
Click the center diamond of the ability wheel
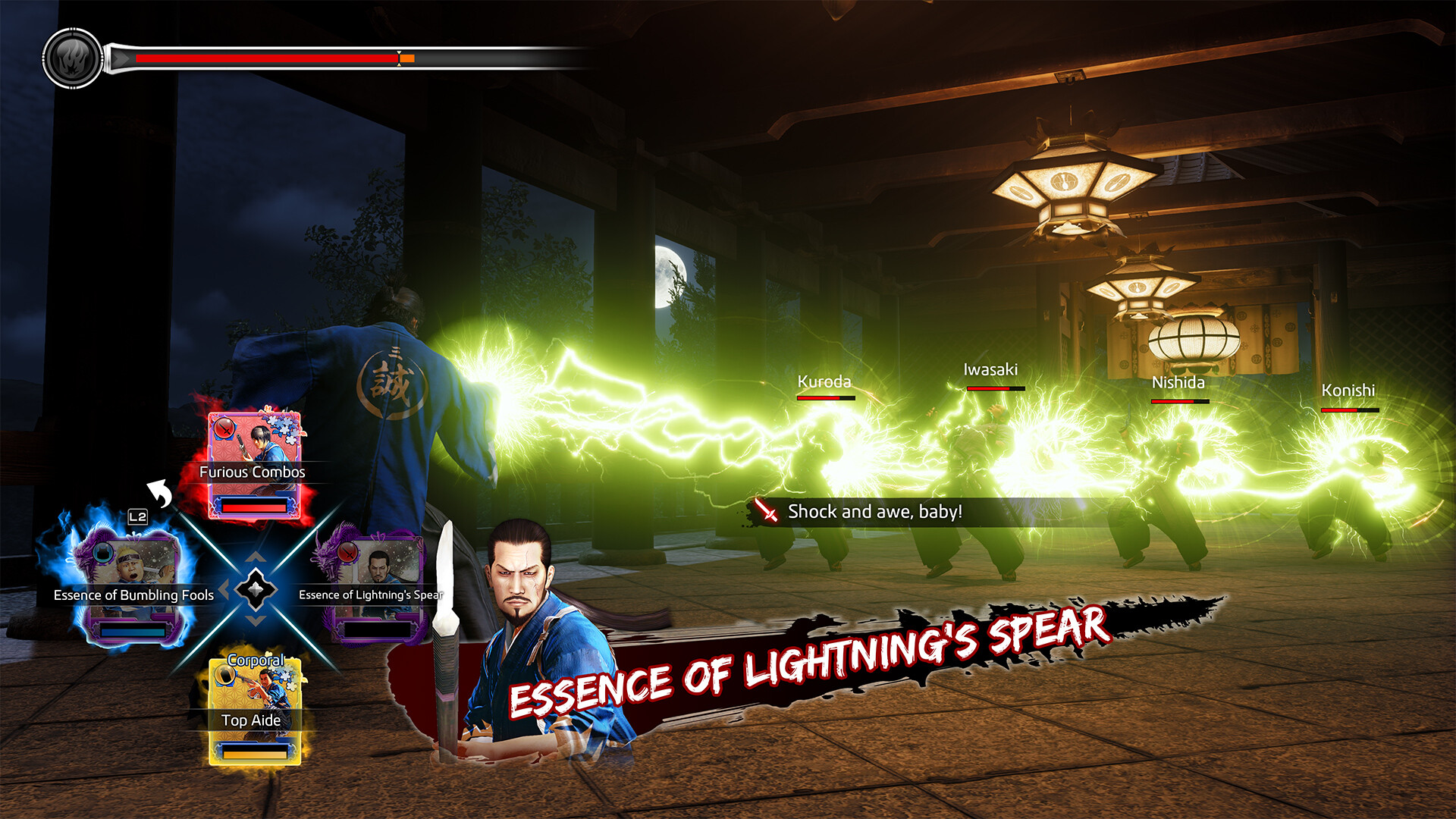tap(256, 589)
